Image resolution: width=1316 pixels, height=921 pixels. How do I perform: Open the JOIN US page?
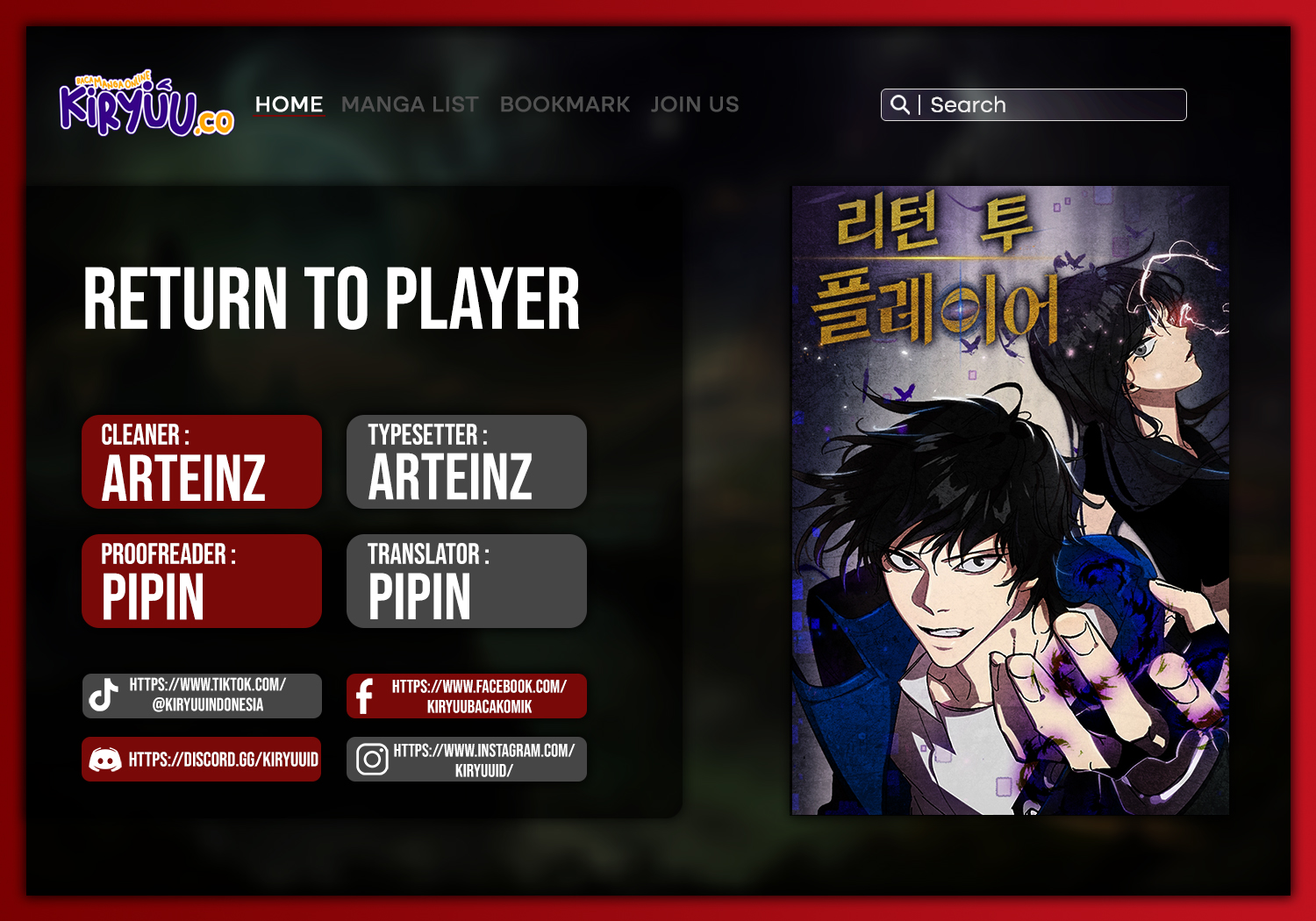click(695, 104)
